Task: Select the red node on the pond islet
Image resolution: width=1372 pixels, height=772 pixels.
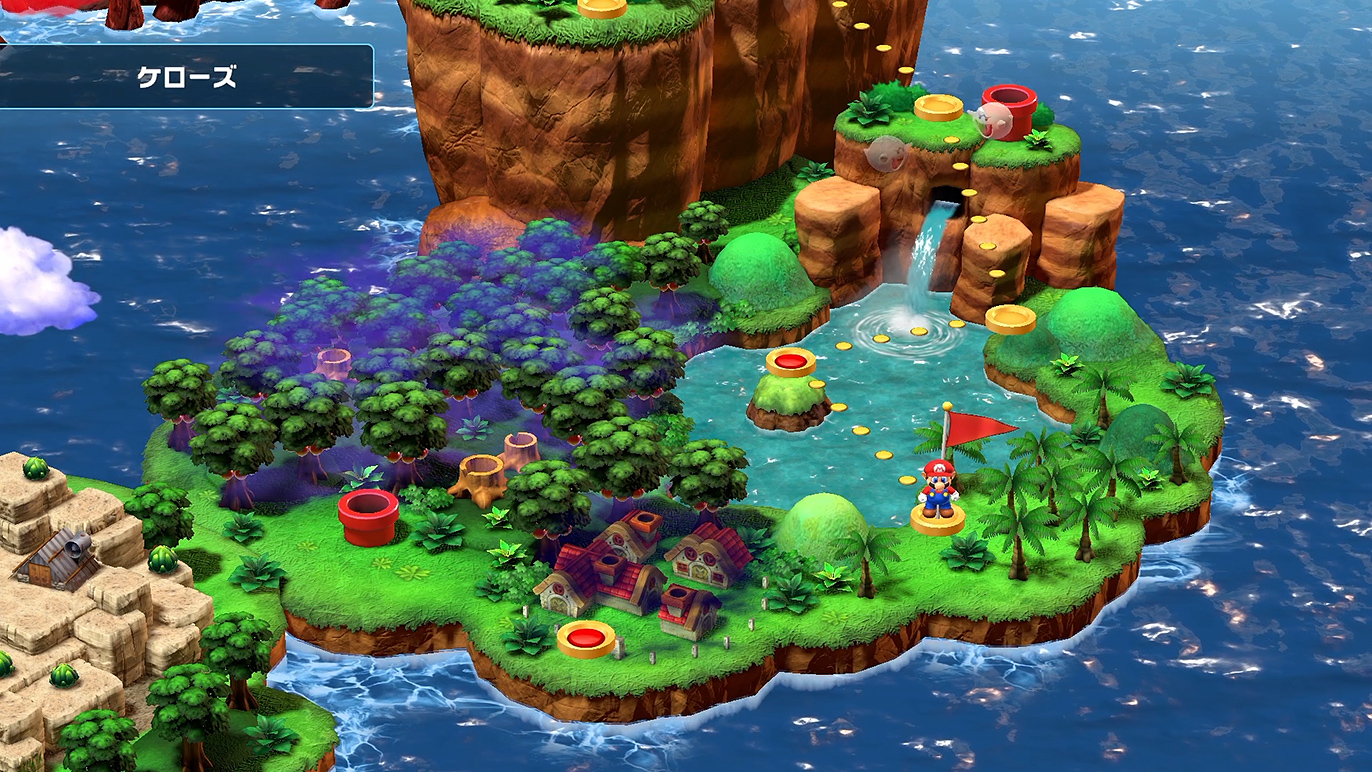Action: [x=791, y=362]
